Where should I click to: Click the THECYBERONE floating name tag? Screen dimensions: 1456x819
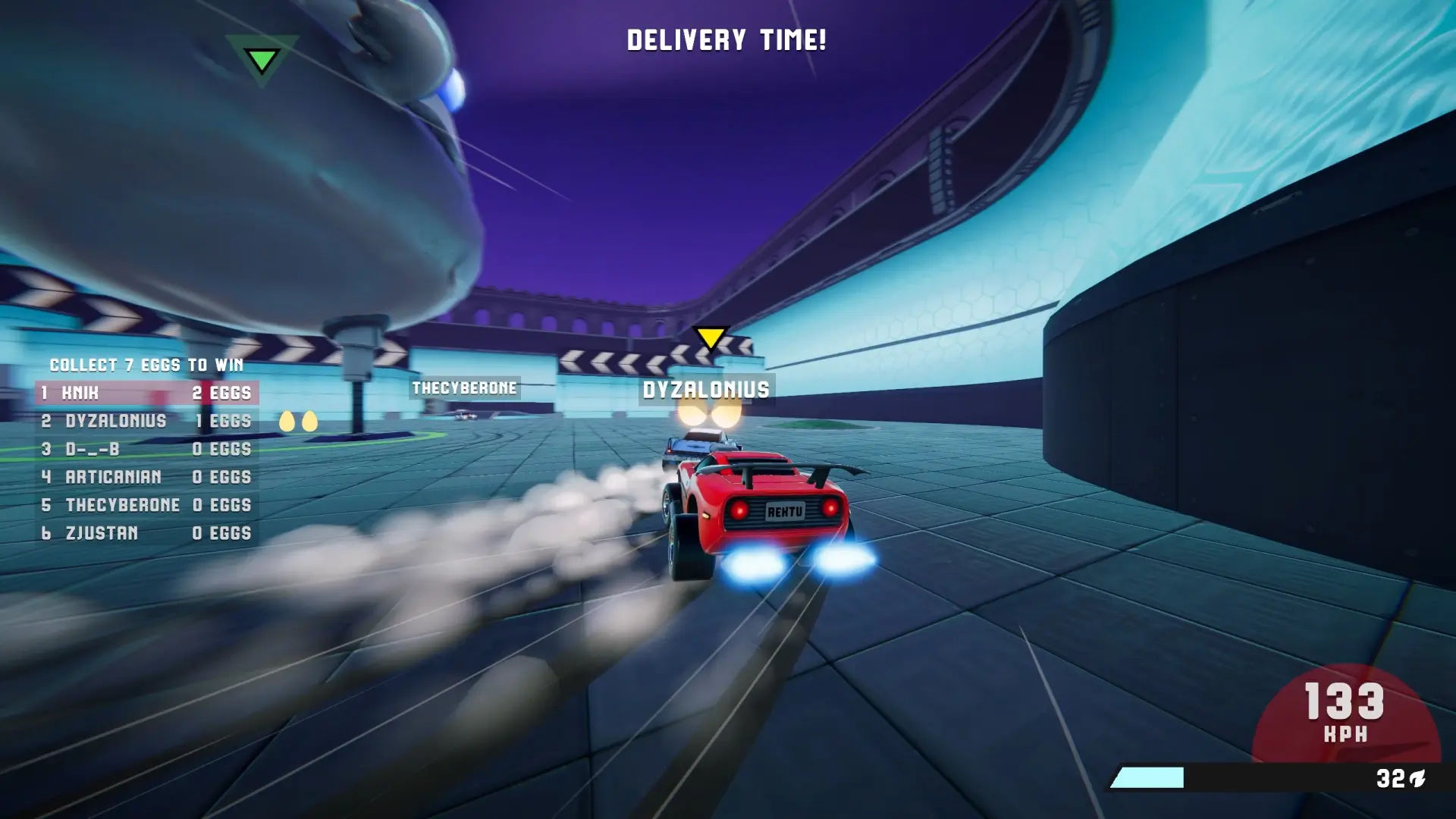click(464, 388)
